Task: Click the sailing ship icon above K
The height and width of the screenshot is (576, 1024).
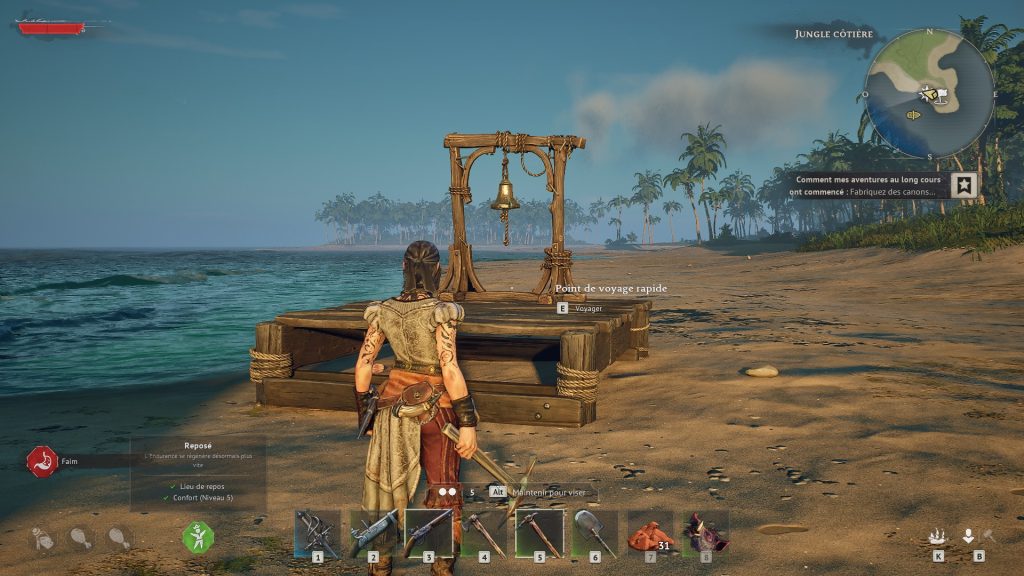Action: point(938,537)
